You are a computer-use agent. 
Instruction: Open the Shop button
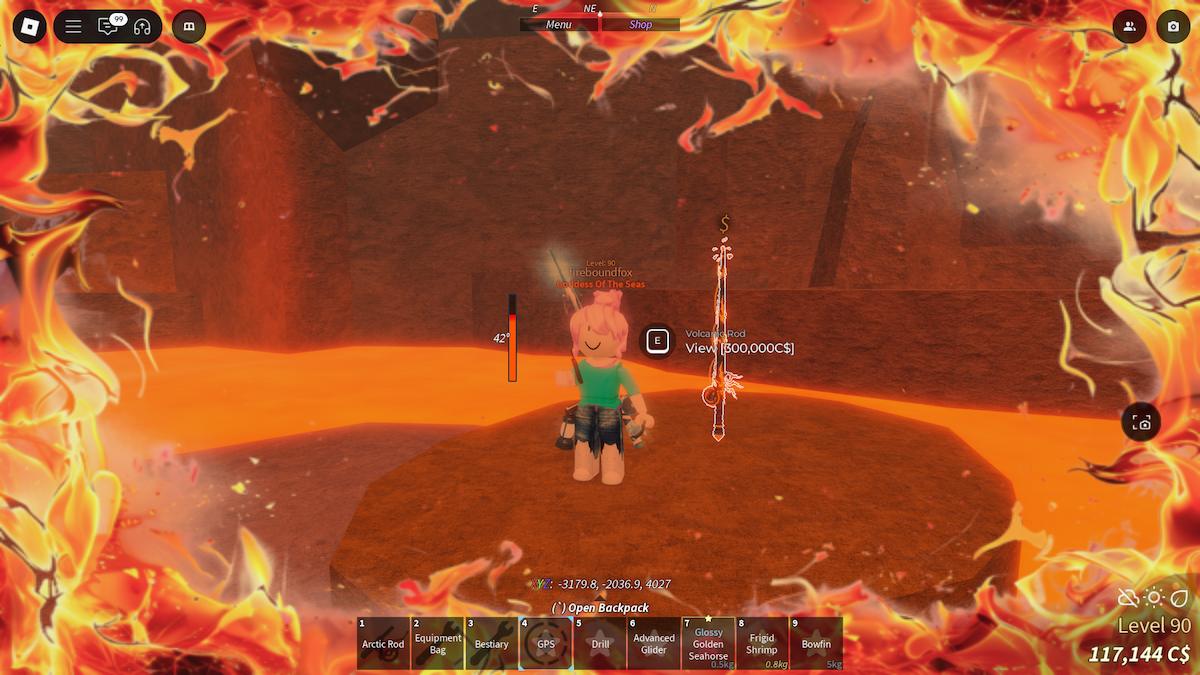[x=640, y=25]
